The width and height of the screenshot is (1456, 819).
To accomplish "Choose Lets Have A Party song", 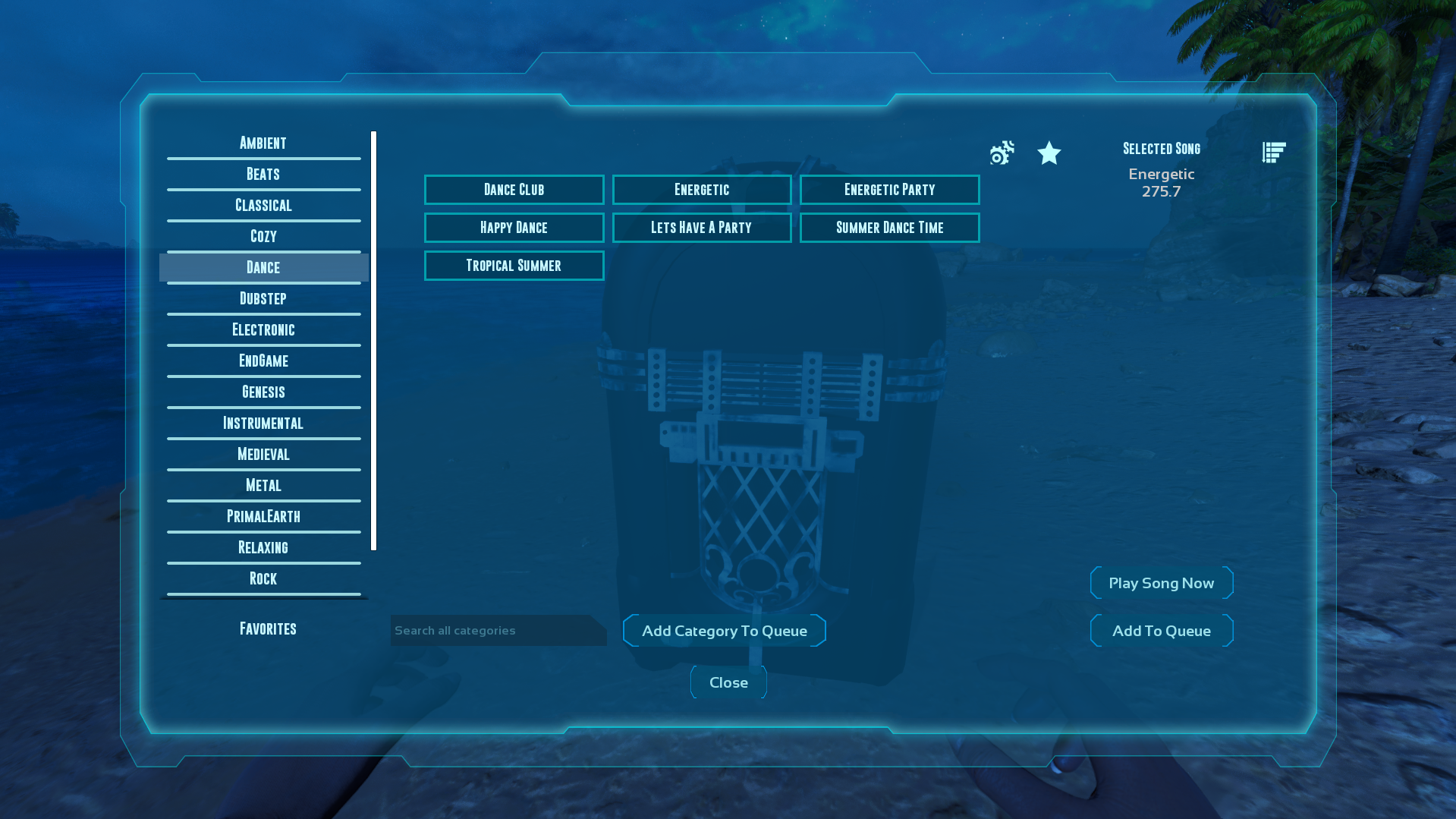I will [701, 227].
